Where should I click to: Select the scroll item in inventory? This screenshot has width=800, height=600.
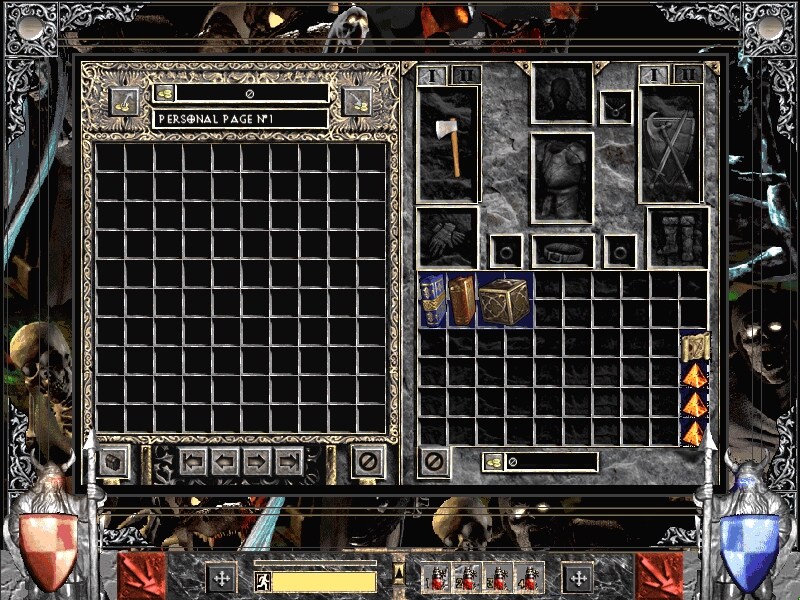[693, 347]
